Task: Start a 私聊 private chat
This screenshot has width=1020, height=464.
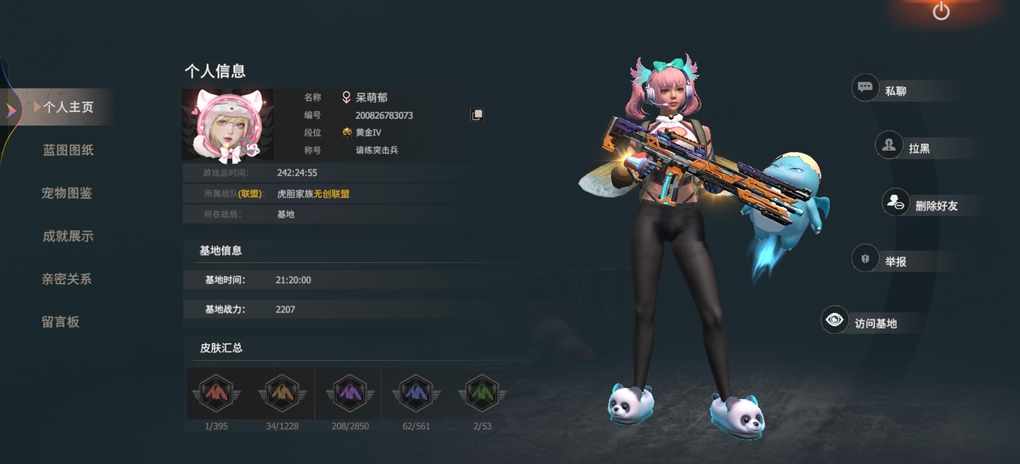Action: 881,90
